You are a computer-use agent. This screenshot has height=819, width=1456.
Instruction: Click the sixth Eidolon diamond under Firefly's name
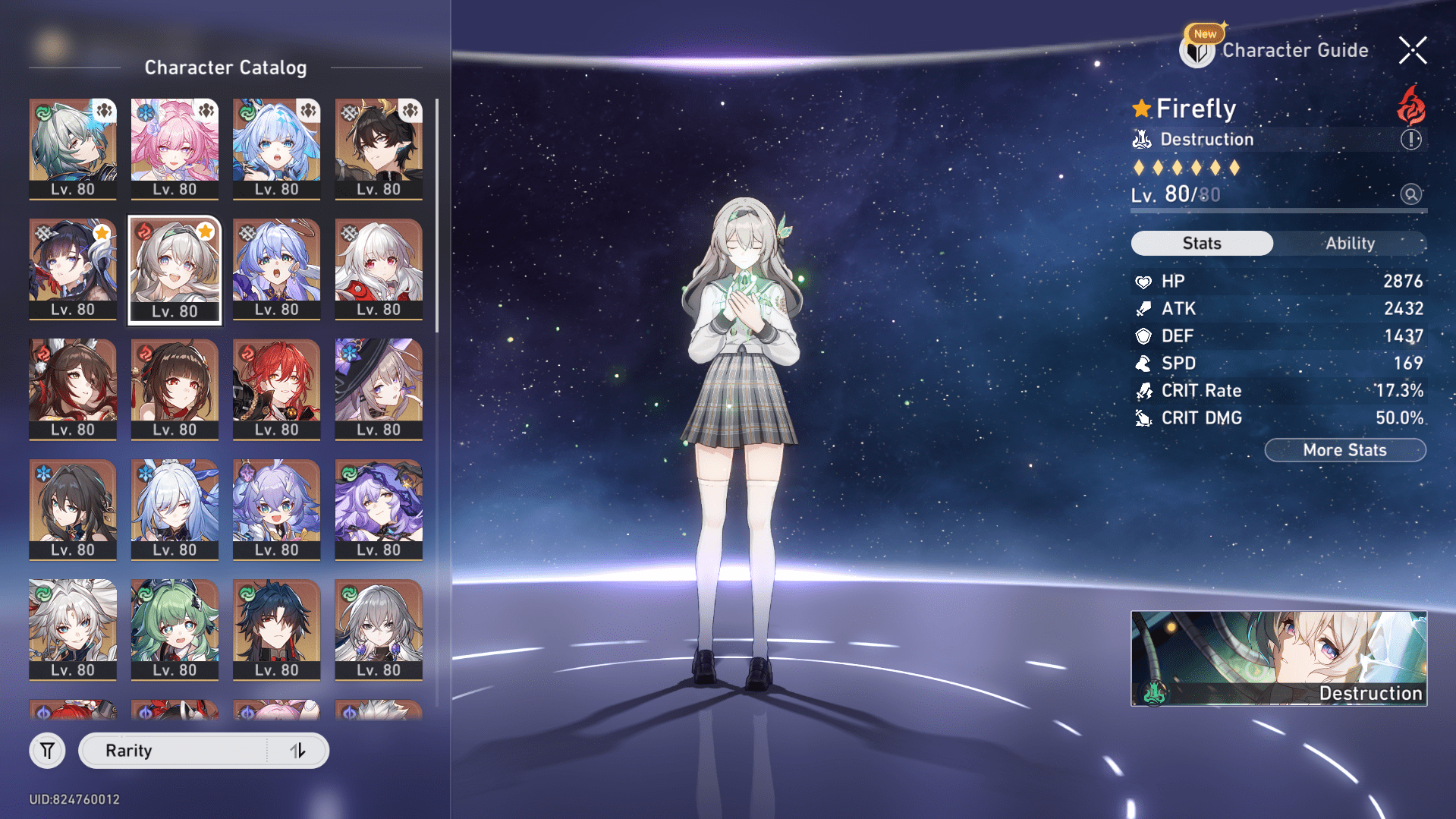[x=1235, y=168]
